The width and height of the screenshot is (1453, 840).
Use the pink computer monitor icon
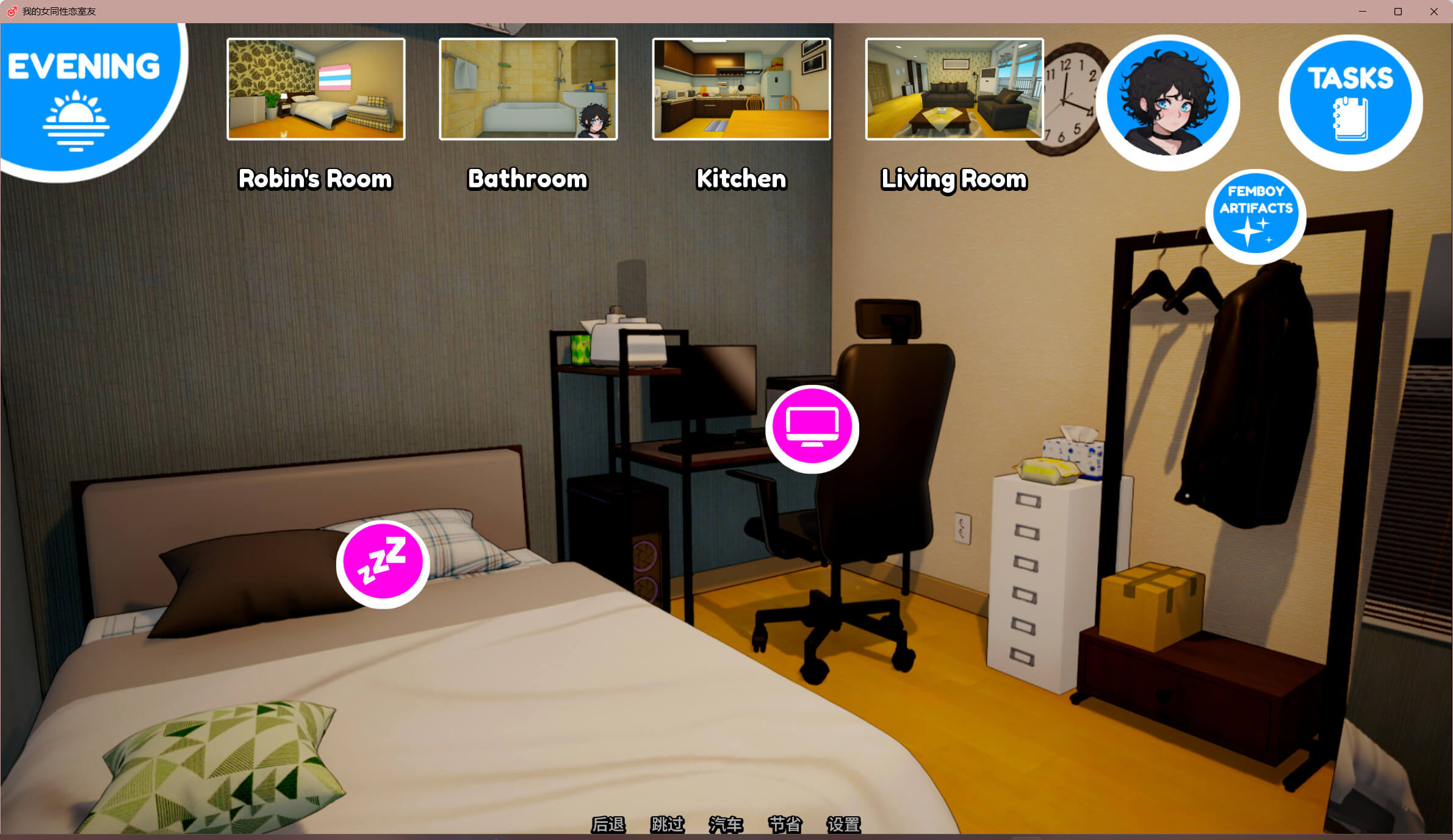[812, 428]
